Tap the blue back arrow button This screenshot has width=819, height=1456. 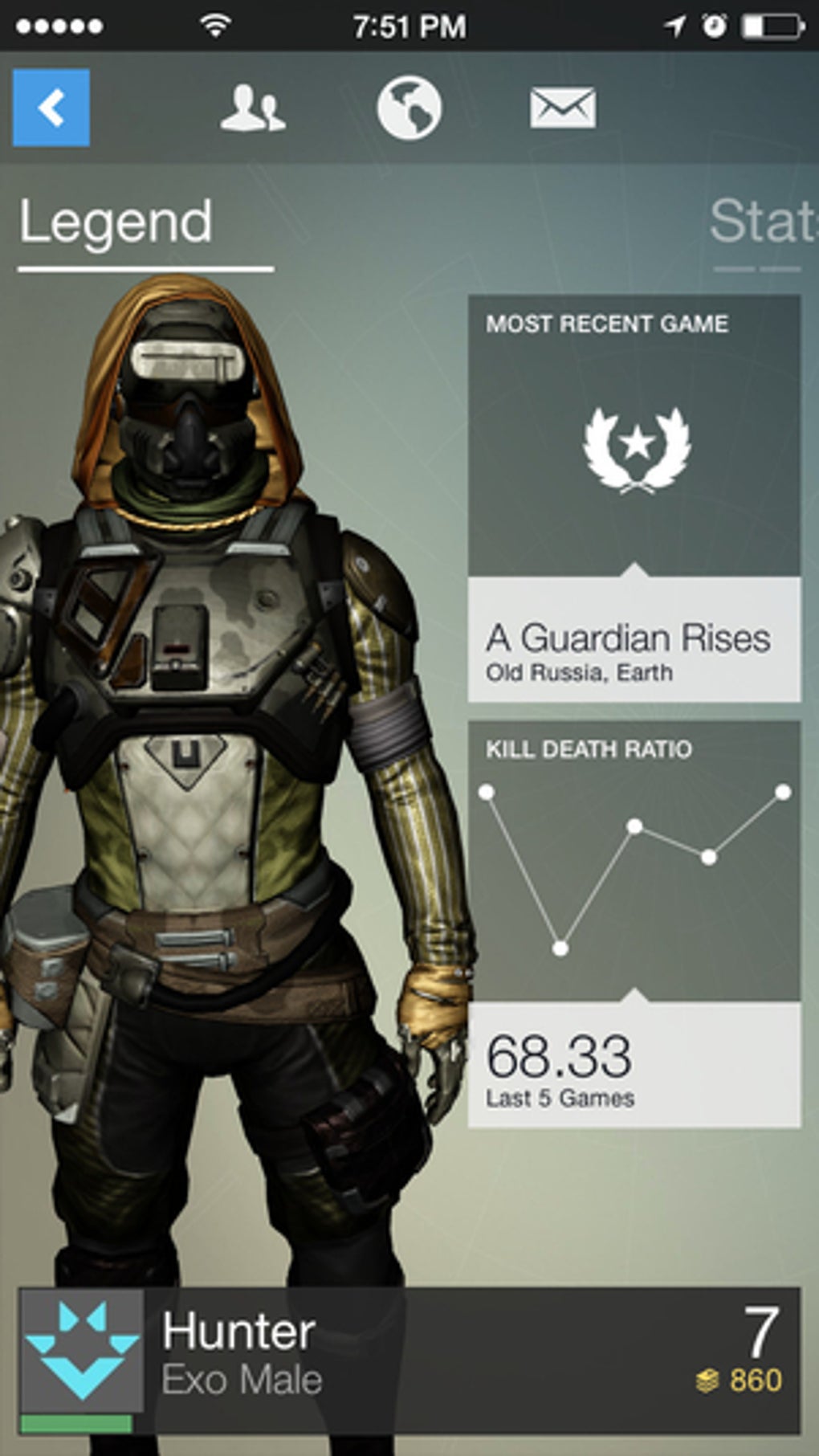pos(51,108)
